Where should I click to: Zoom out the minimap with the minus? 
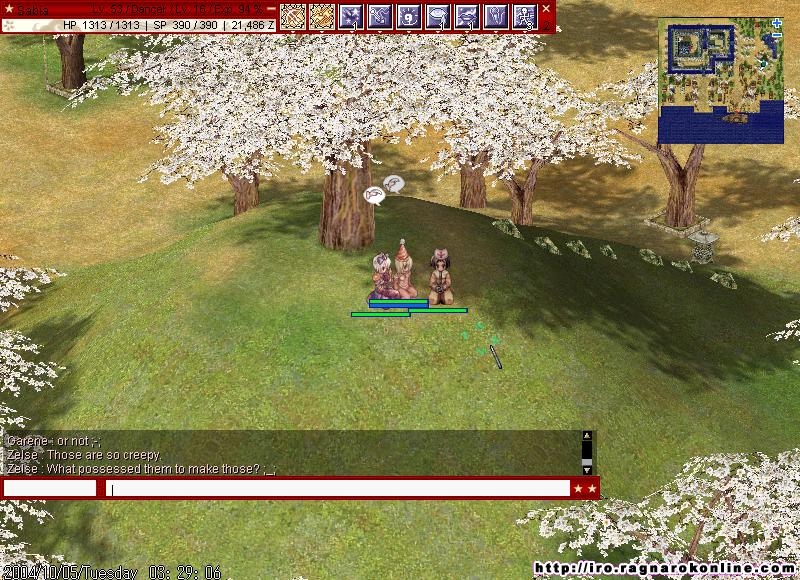click(777, 36)
